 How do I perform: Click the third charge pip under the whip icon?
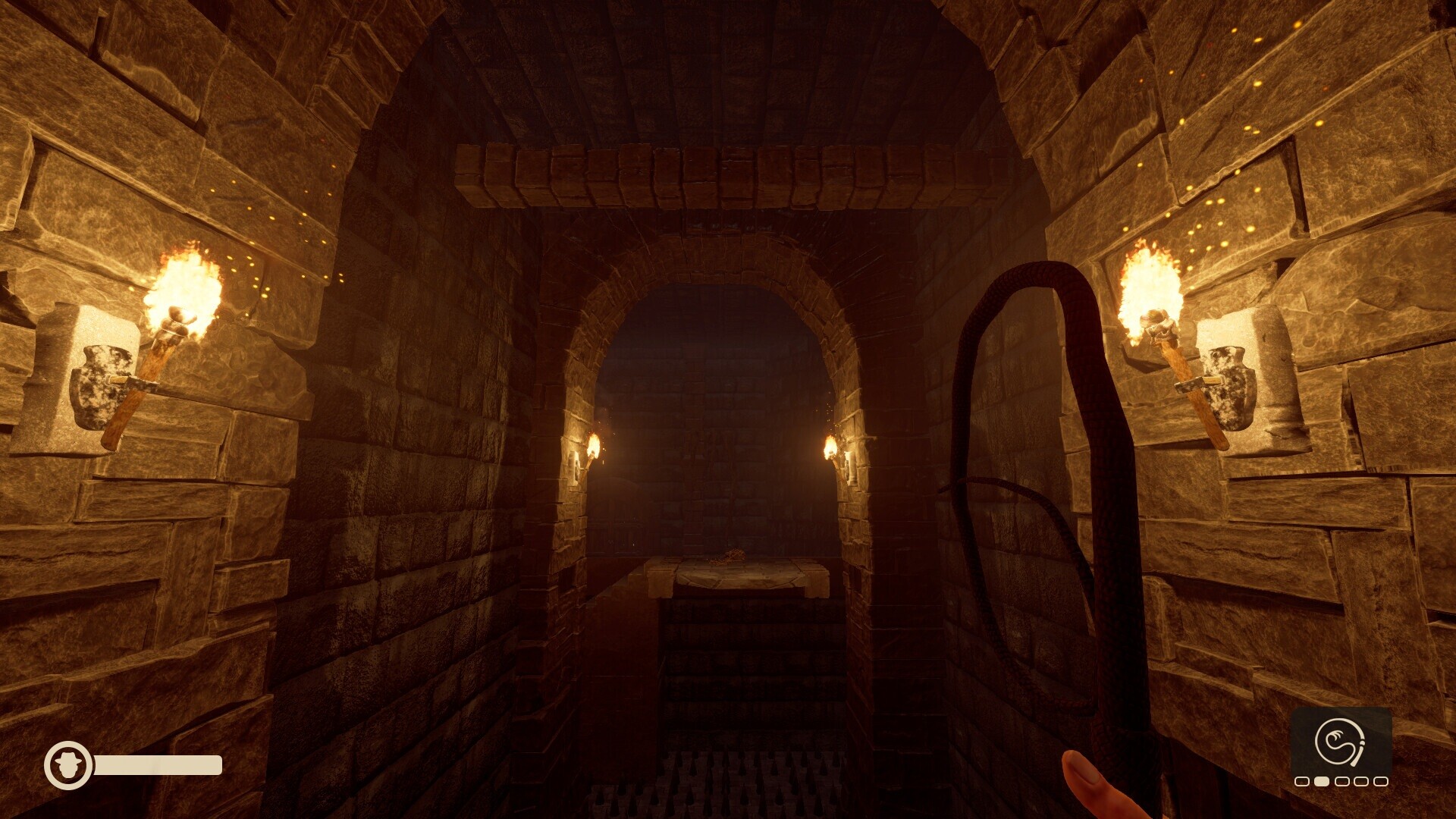pos(1342,781)
